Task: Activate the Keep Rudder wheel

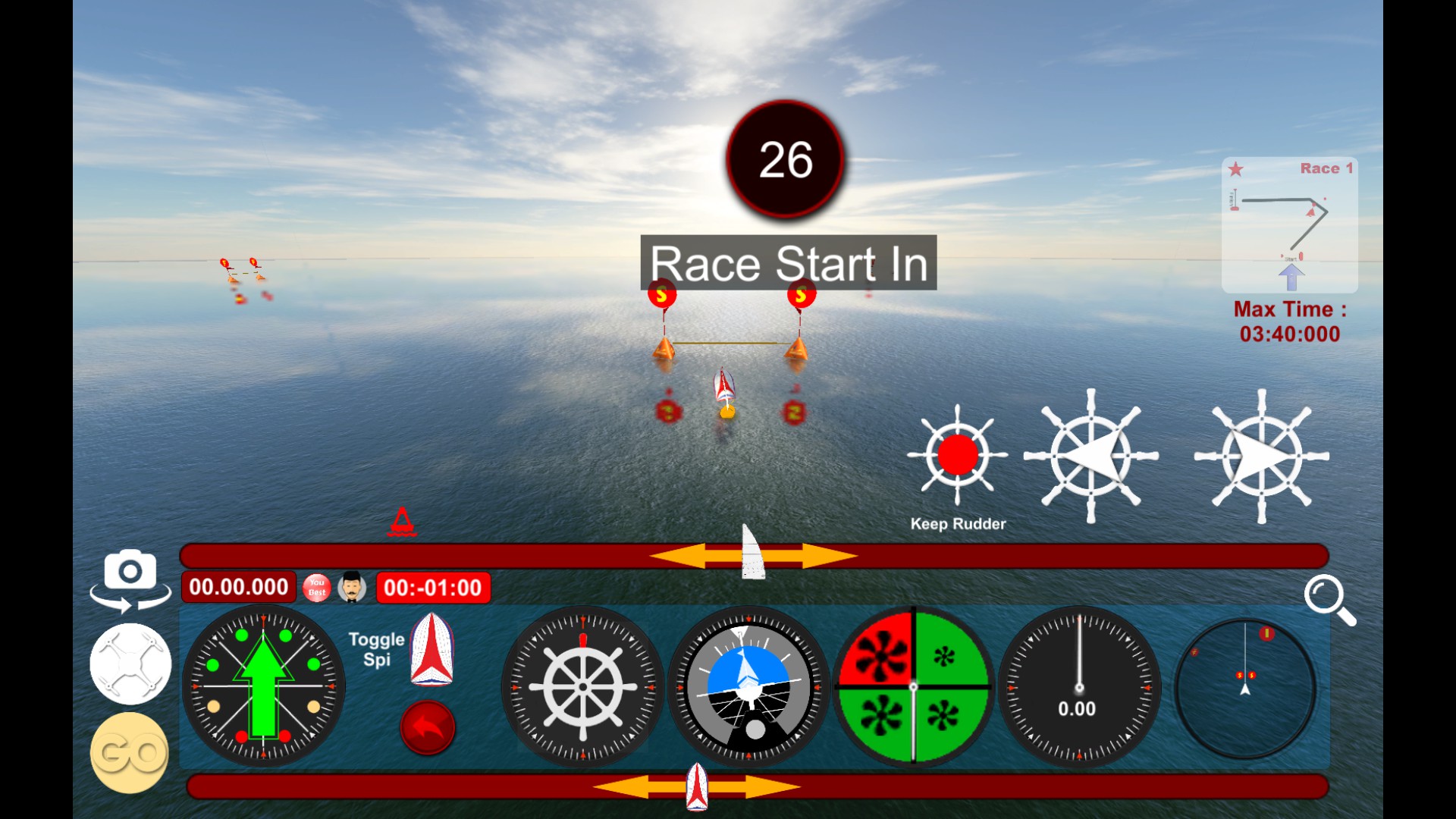Action: [x=959, y=455]
